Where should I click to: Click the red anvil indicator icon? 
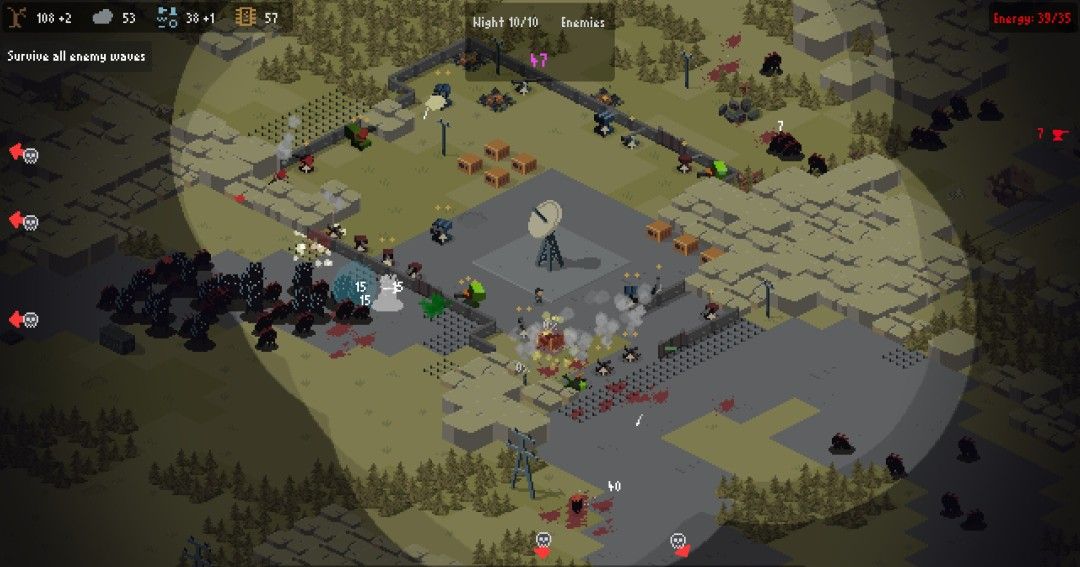click(1059, 134)
